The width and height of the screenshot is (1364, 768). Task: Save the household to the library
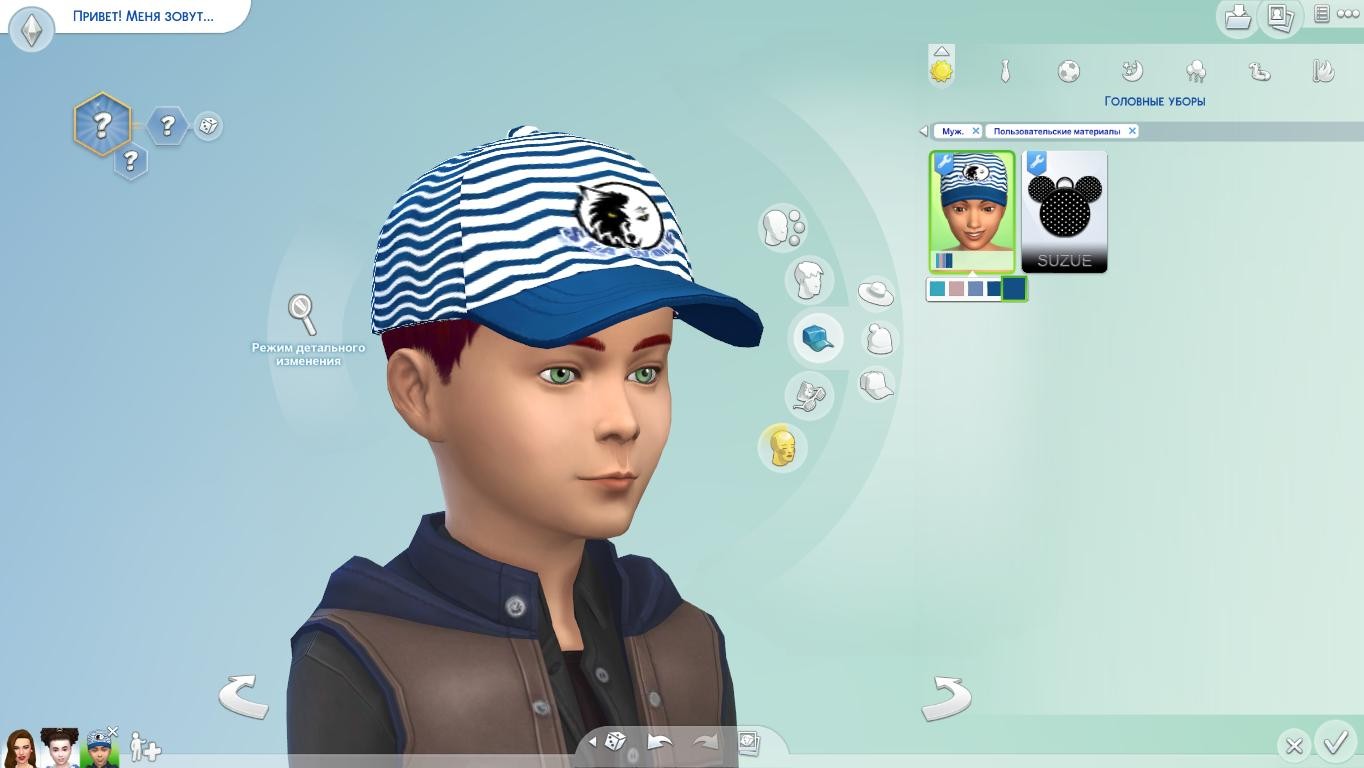1238,17
